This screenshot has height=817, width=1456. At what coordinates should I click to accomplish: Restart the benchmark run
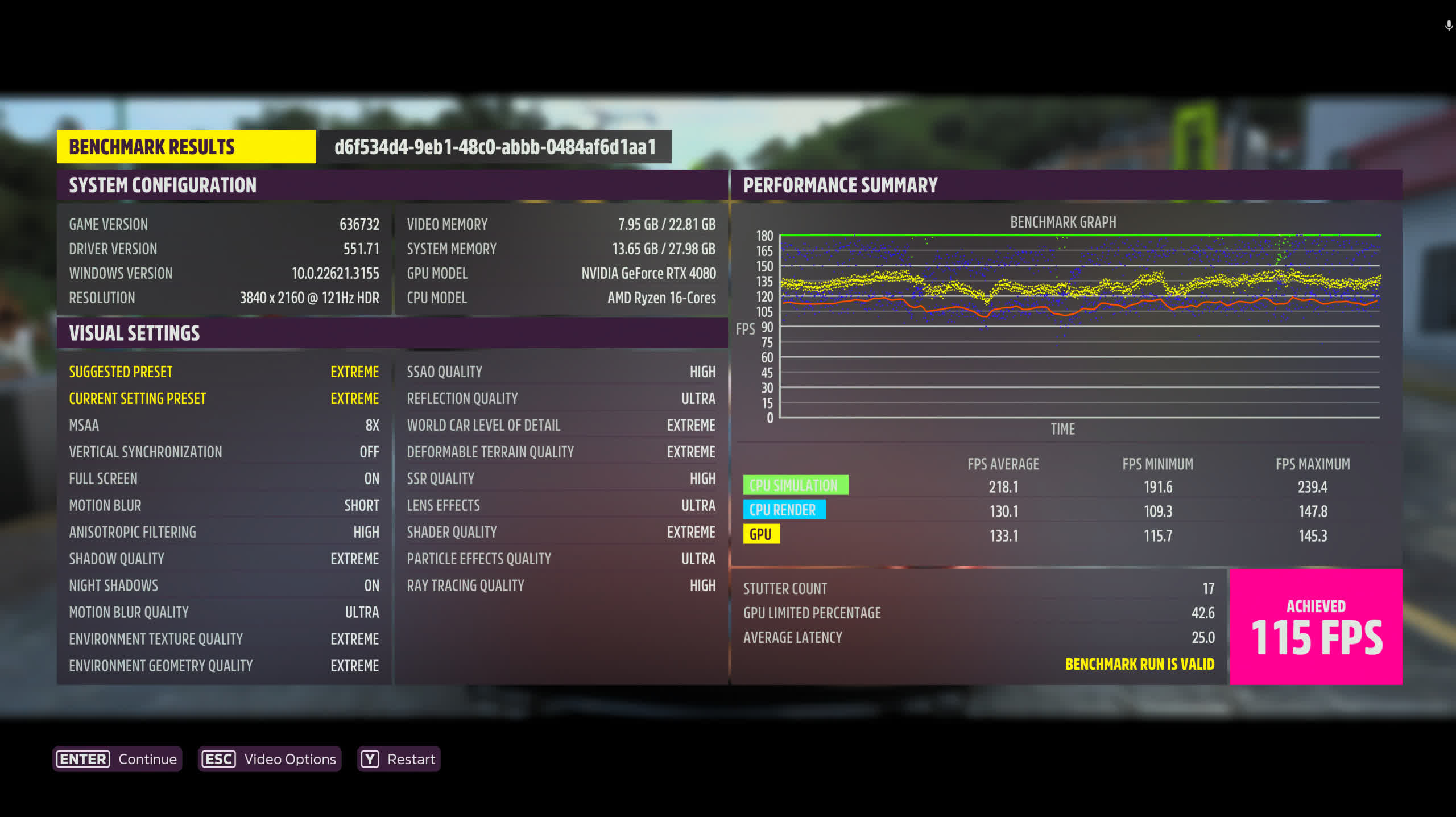point(399,759)
